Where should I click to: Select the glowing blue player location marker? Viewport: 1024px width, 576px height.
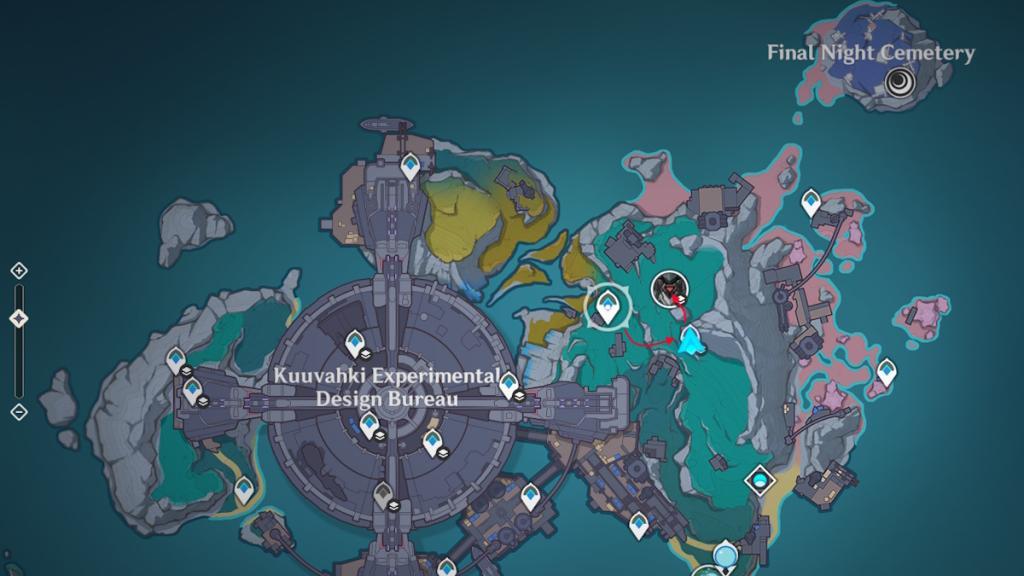[x=689, y=342]
